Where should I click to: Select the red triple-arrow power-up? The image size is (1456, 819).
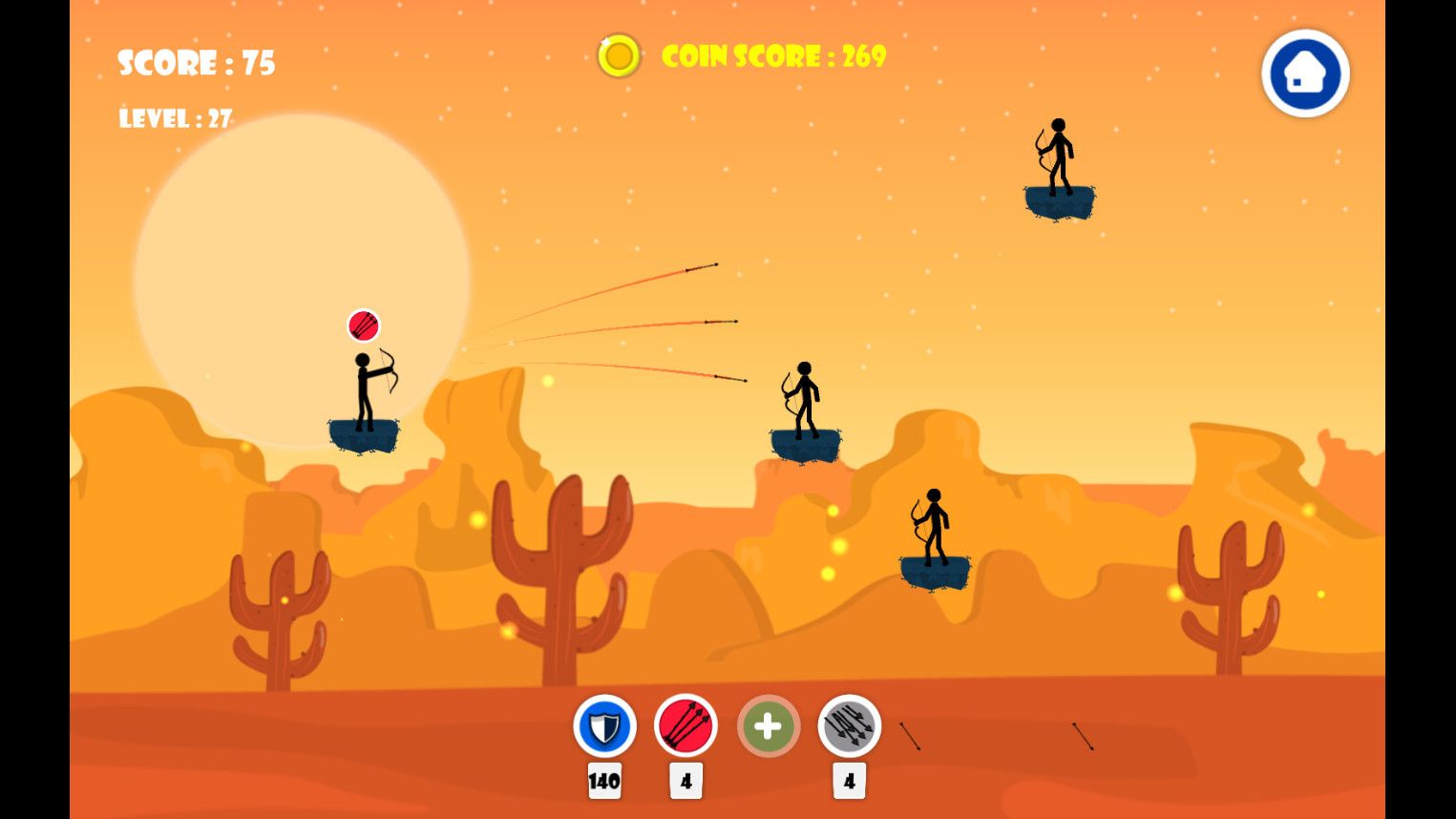click(686, 726)
